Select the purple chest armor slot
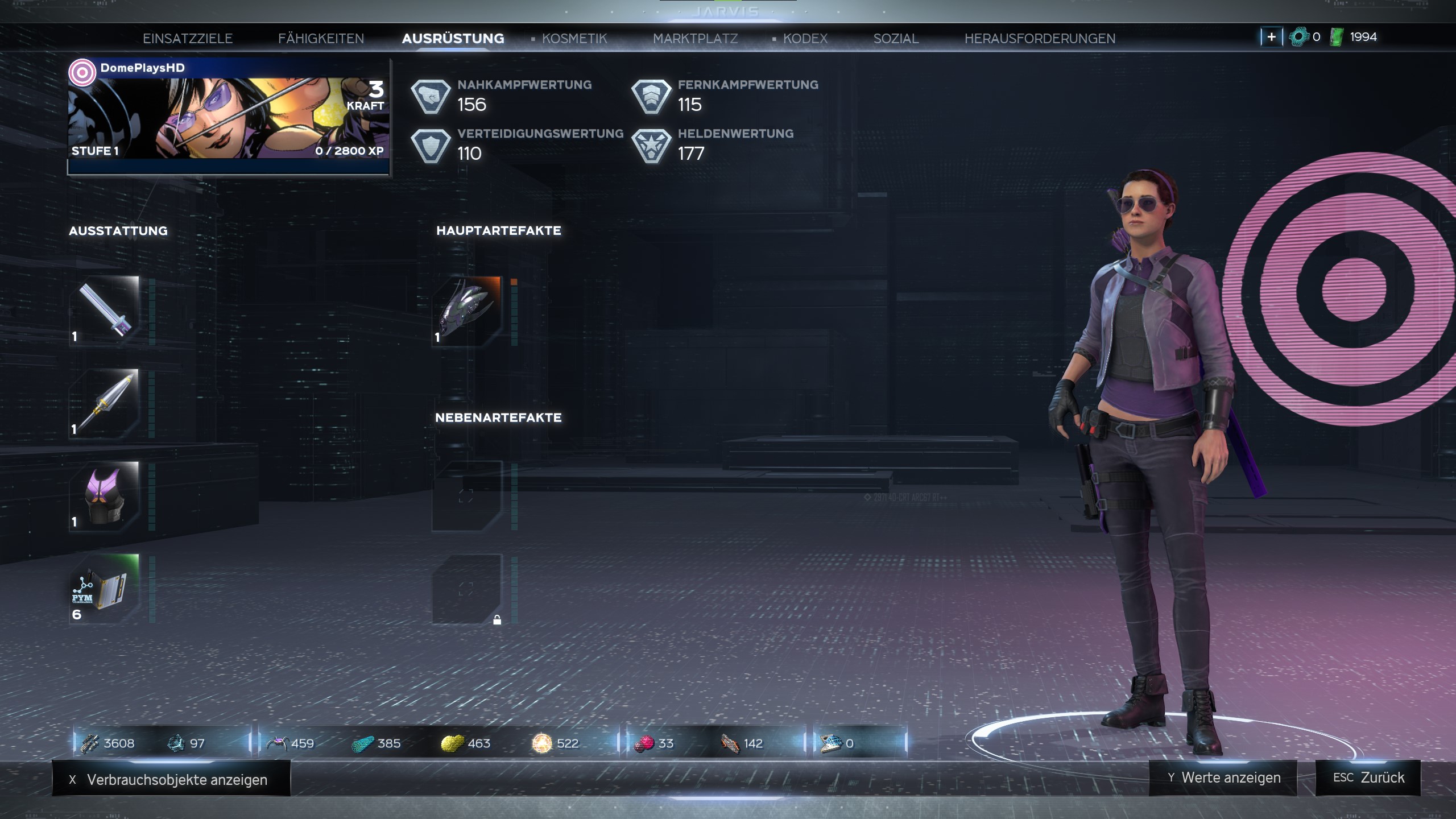The image size is (1456, 819). pos(105,496)
